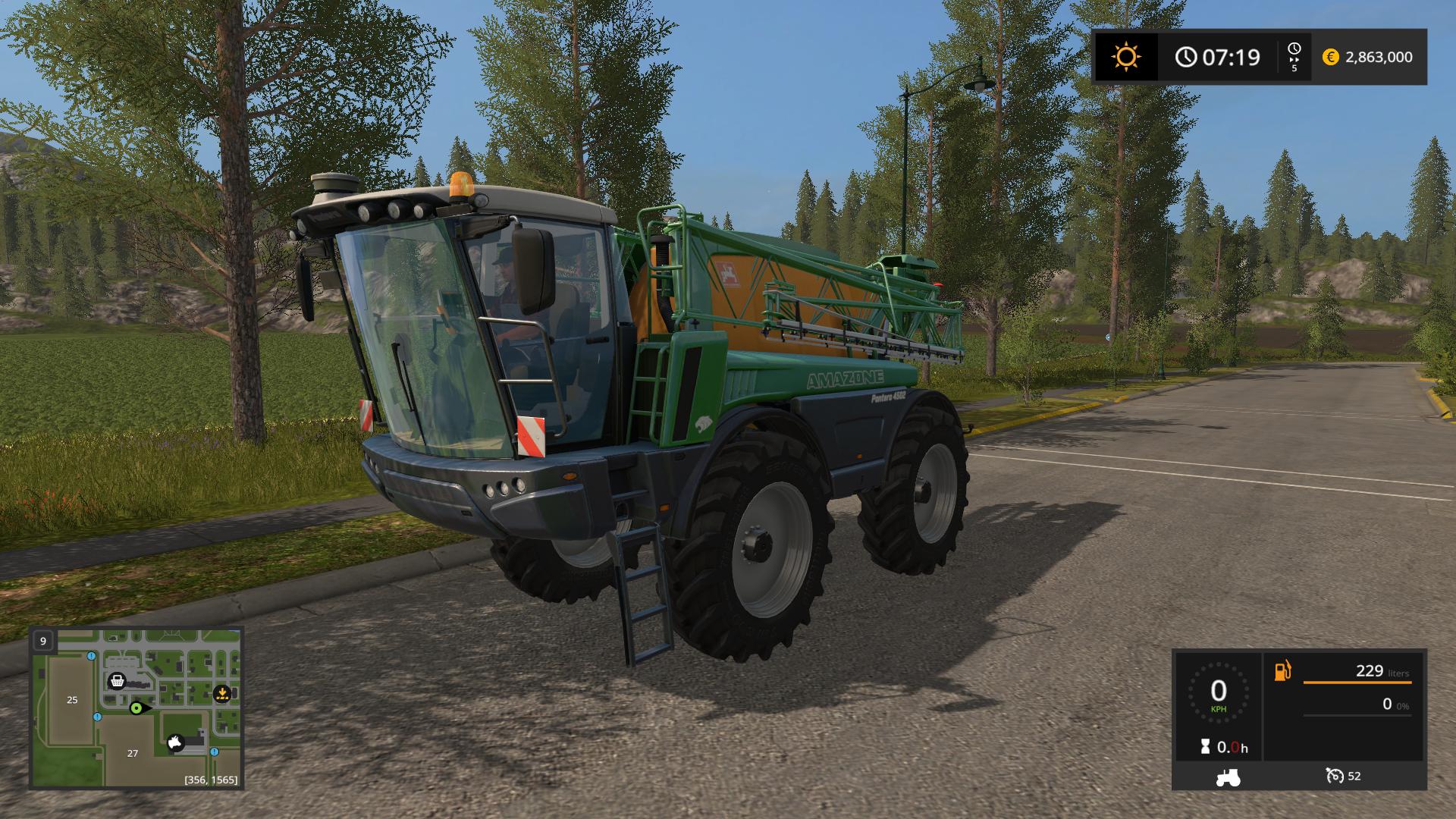Click the orange fuel pump icon
The width and height of the screenshot is (1456, 819).
1282,671
